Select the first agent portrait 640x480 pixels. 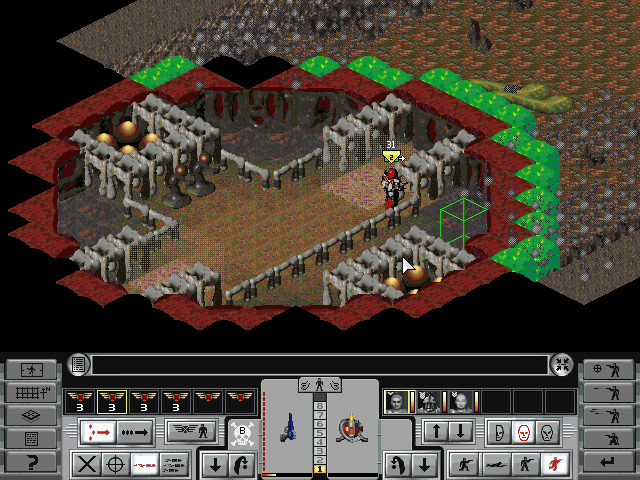[398, 401]
